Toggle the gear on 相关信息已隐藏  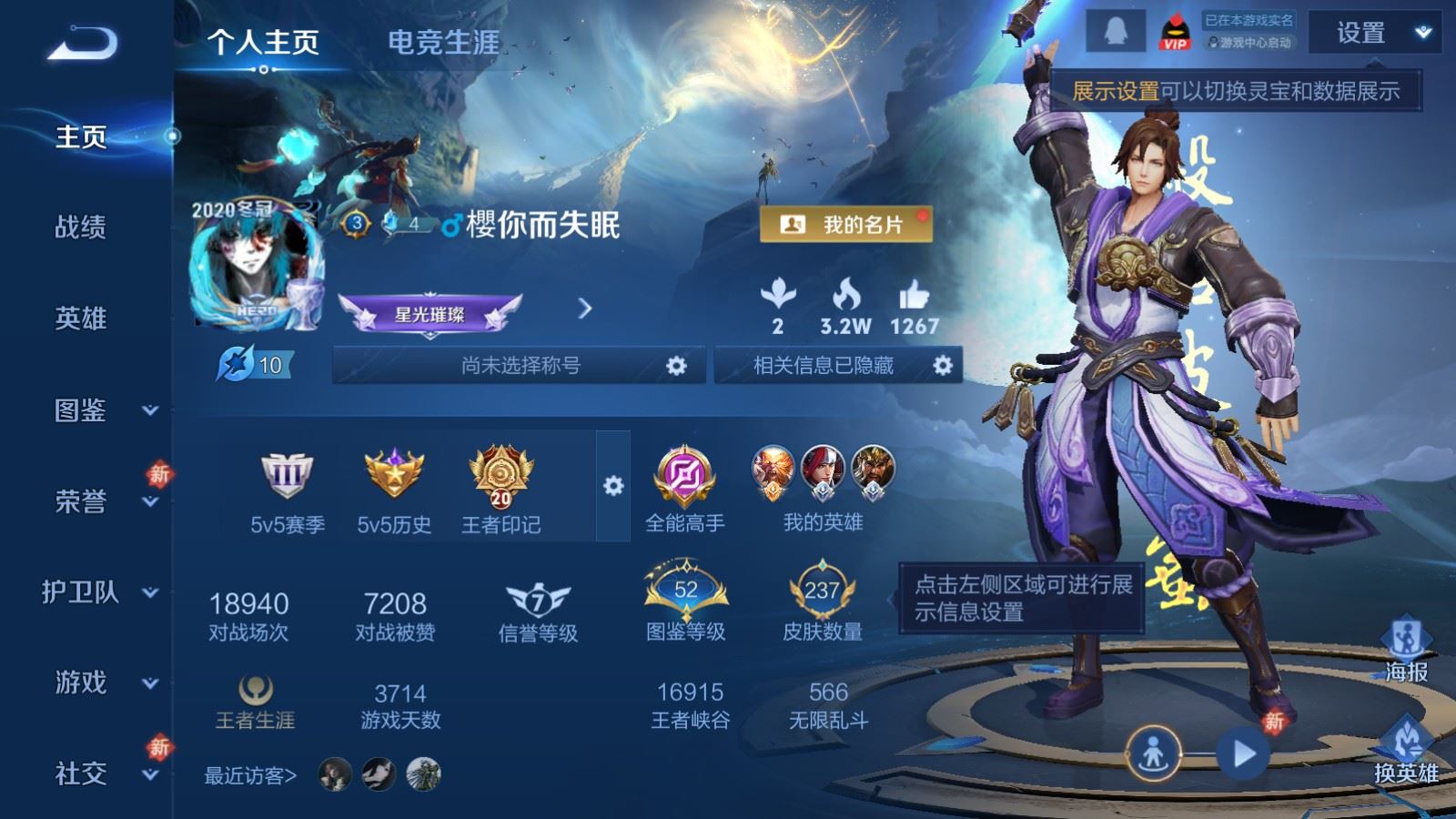pyautogui.click(x=939, y=365)
